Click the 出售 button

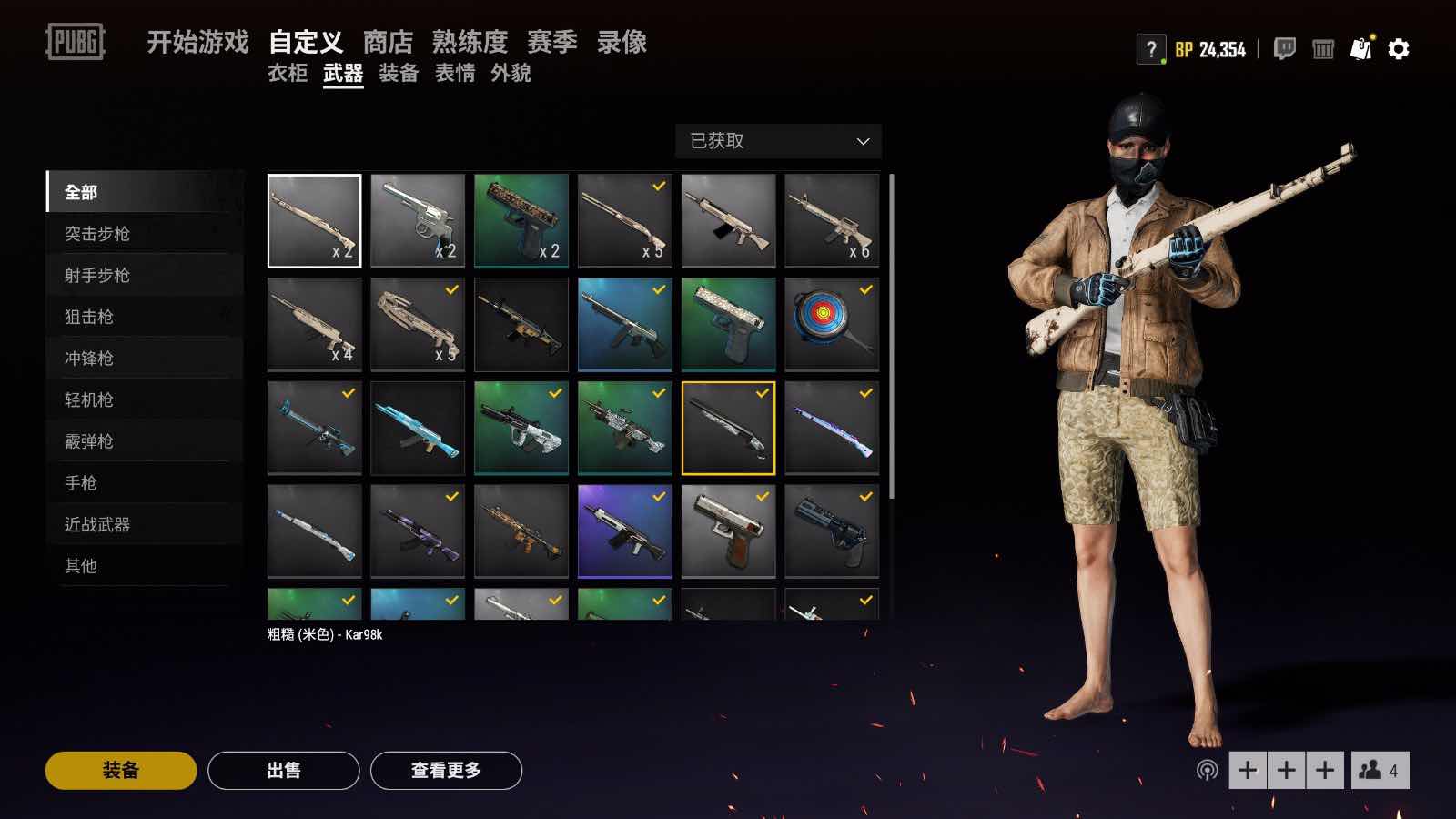coord(283,769)
